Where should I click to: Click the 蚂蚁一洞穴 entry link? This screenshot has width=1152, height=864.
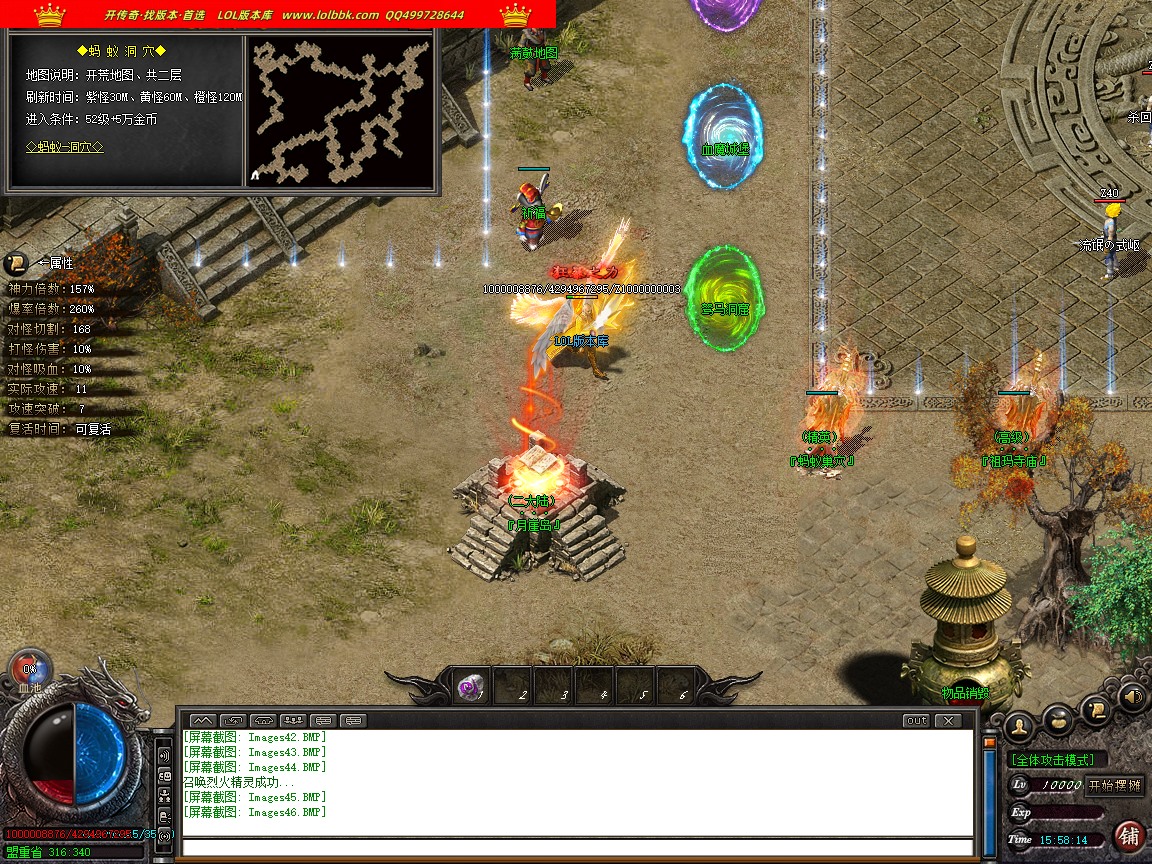click(x=65, y=147)
